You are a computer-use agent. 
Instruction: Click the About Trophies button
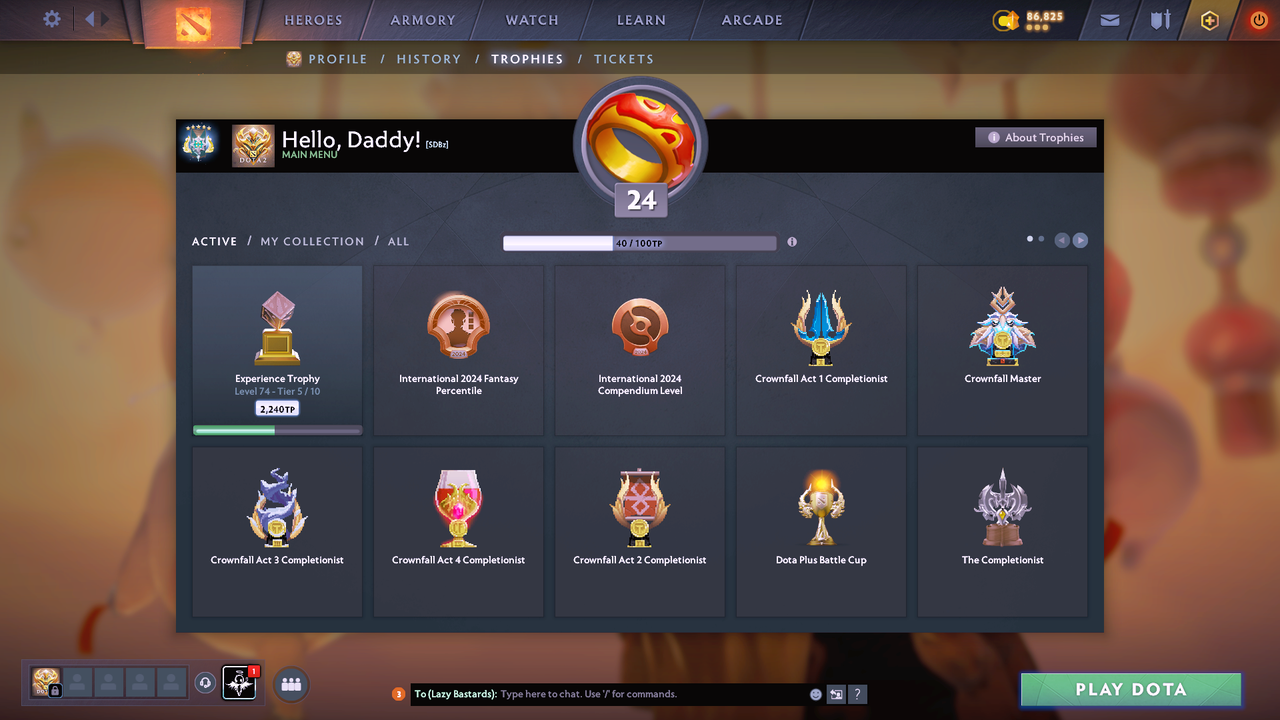[1035, 137]
